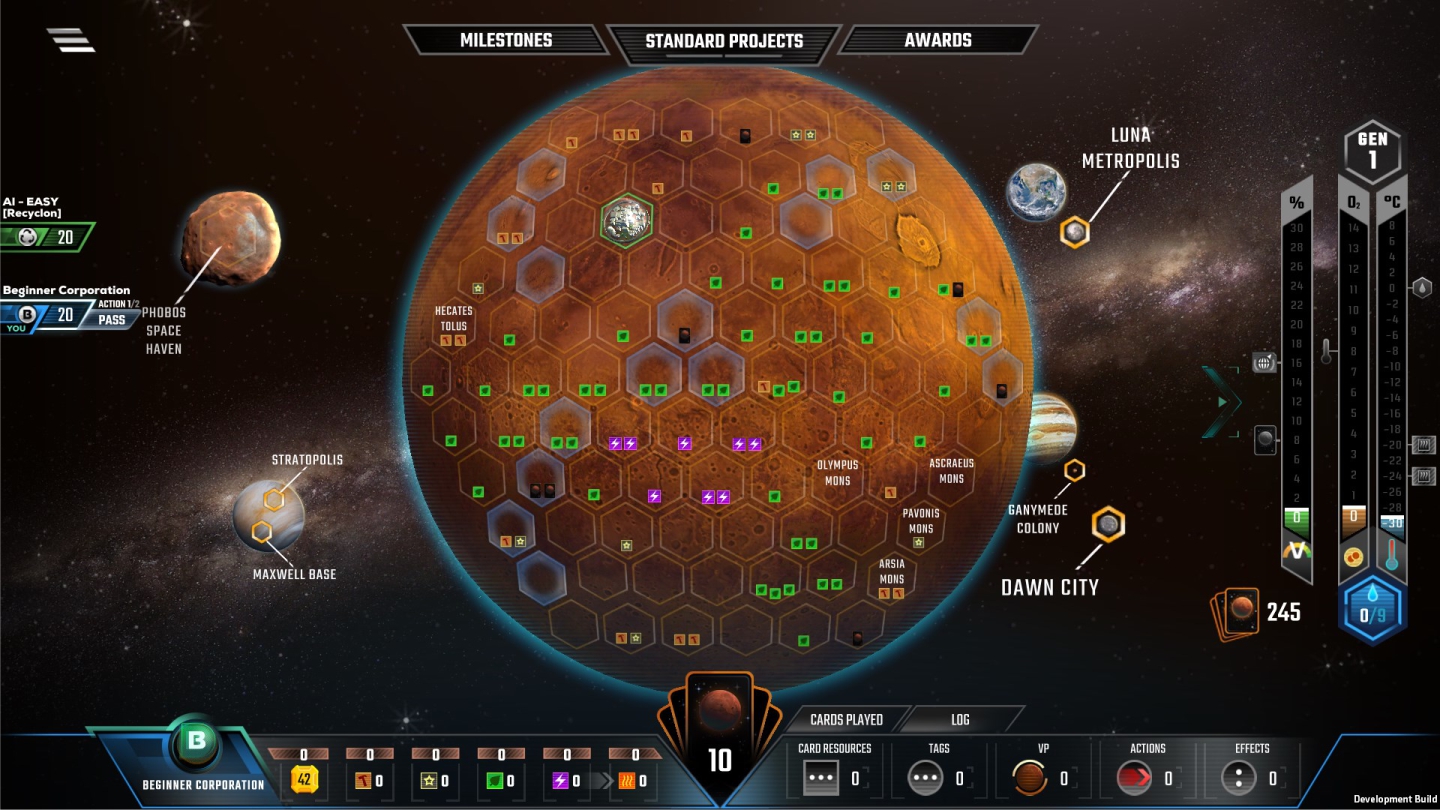Switch to the Log tab
This screenshot has width=1440, height=810.
tap(960, 719)
